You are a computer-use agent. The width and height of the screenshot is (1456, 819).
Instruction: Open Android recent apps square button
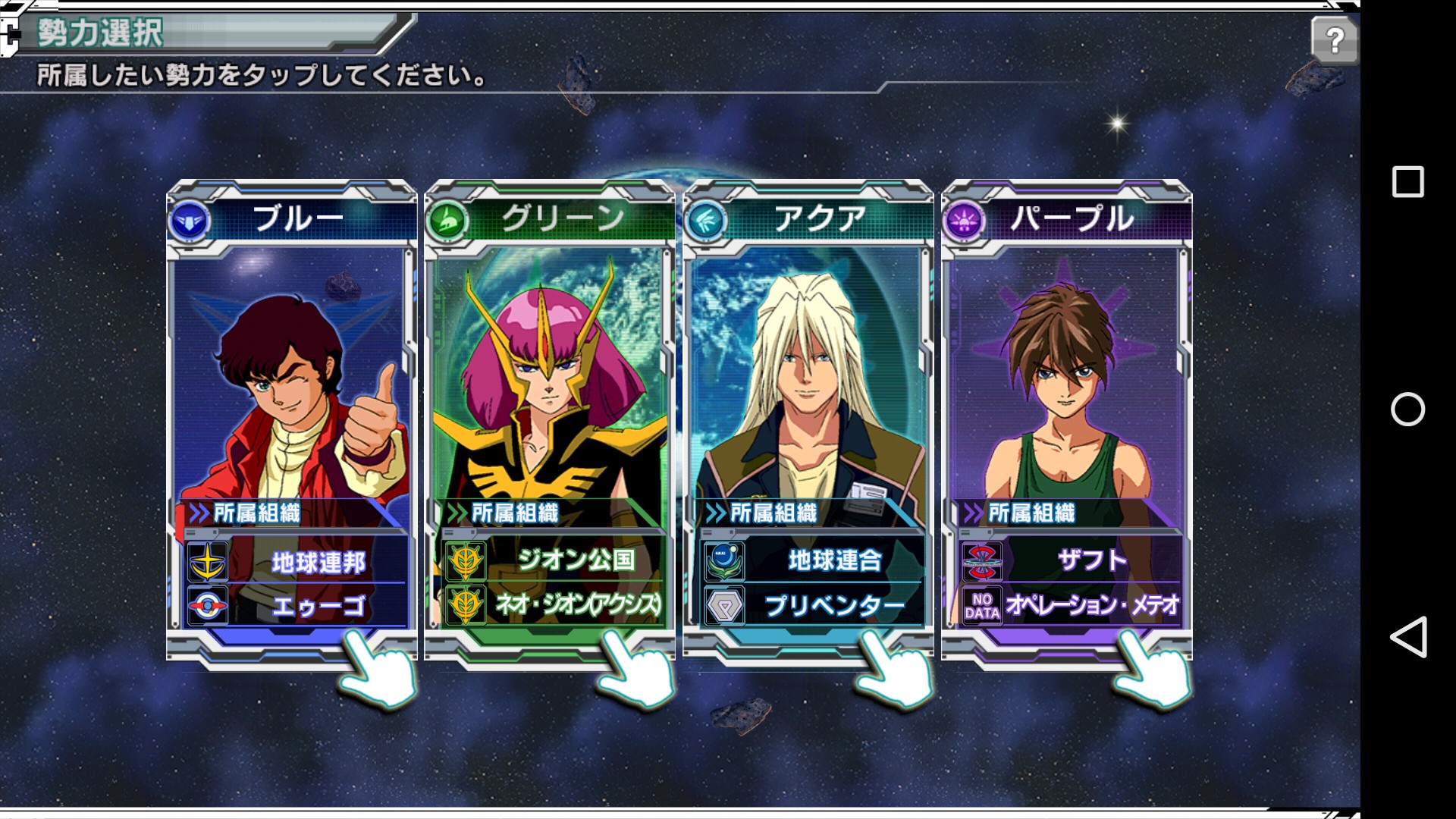tap(1408, 182)
